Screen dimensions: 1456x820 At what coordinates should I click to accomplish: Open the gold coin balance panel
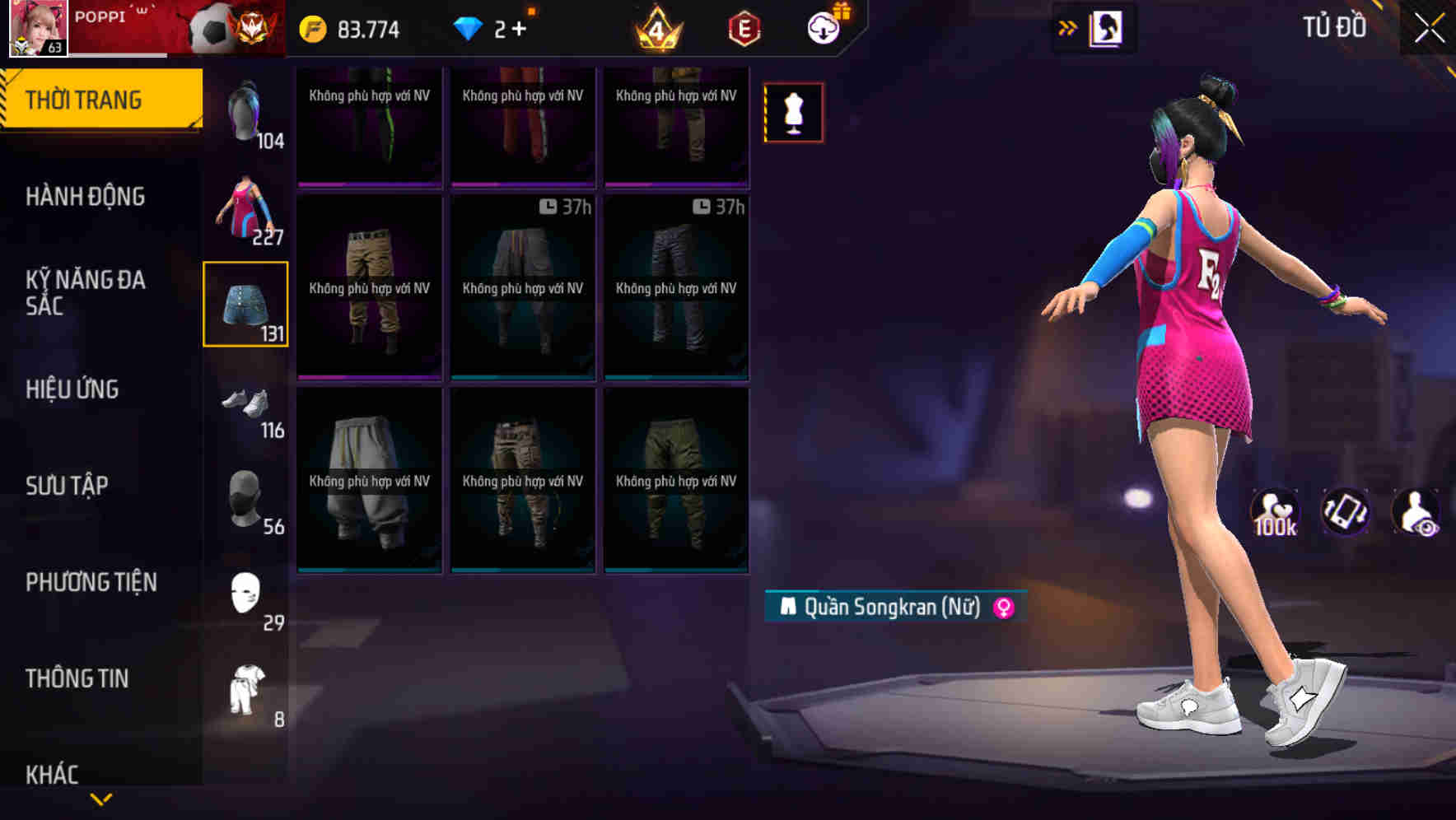(346, 29)
